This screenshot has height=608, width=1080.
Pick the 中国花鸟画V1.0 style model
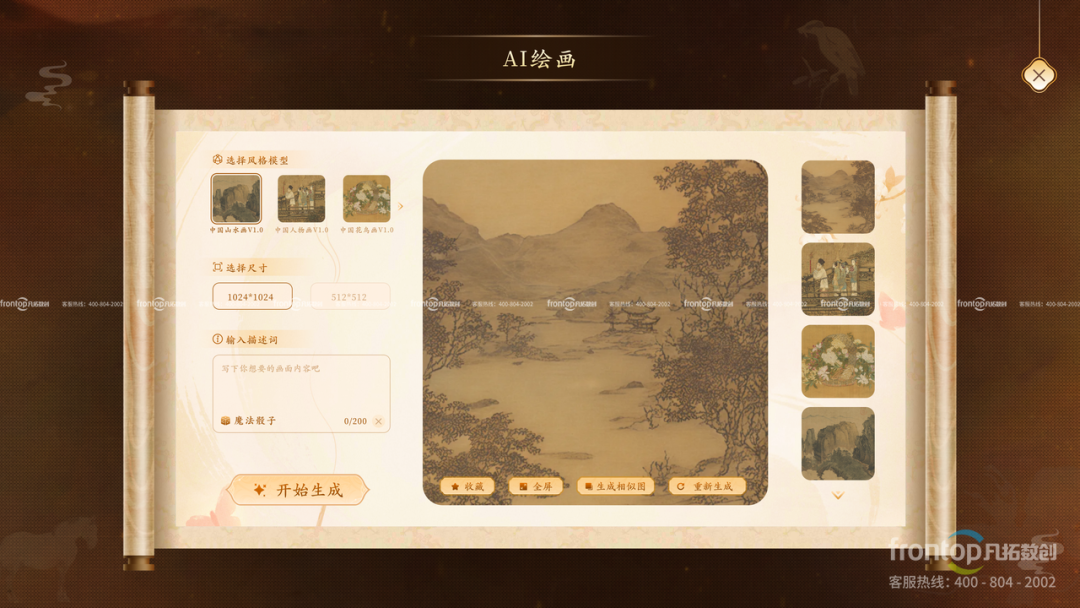366,198
